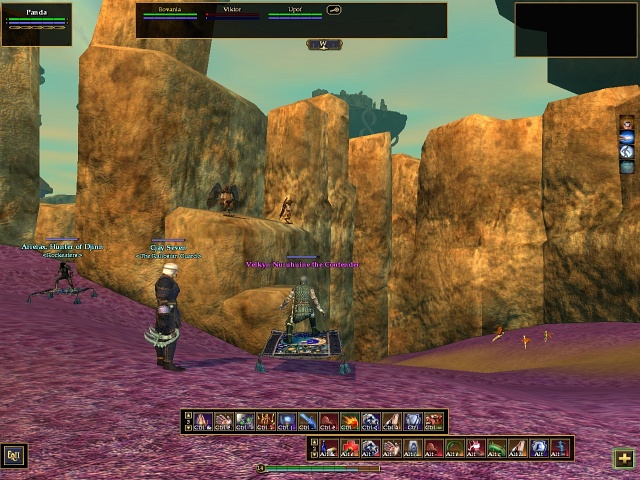The height and width of the screenshot is (480, 640).
Task: Activate the orange fire burst ability
Action: coord(348,422)
